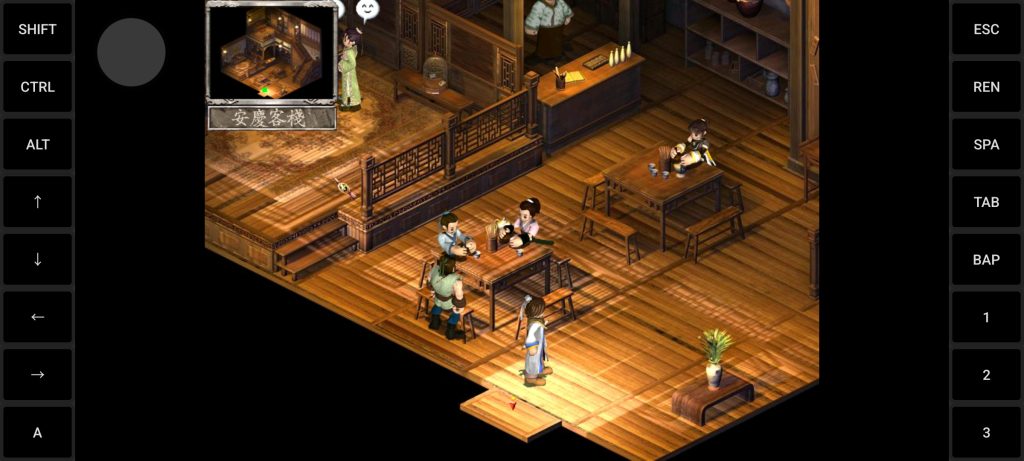This screenshot has height=461, width=1024.
Task: Click the inn minimap thumbnail
Action: 271,52
